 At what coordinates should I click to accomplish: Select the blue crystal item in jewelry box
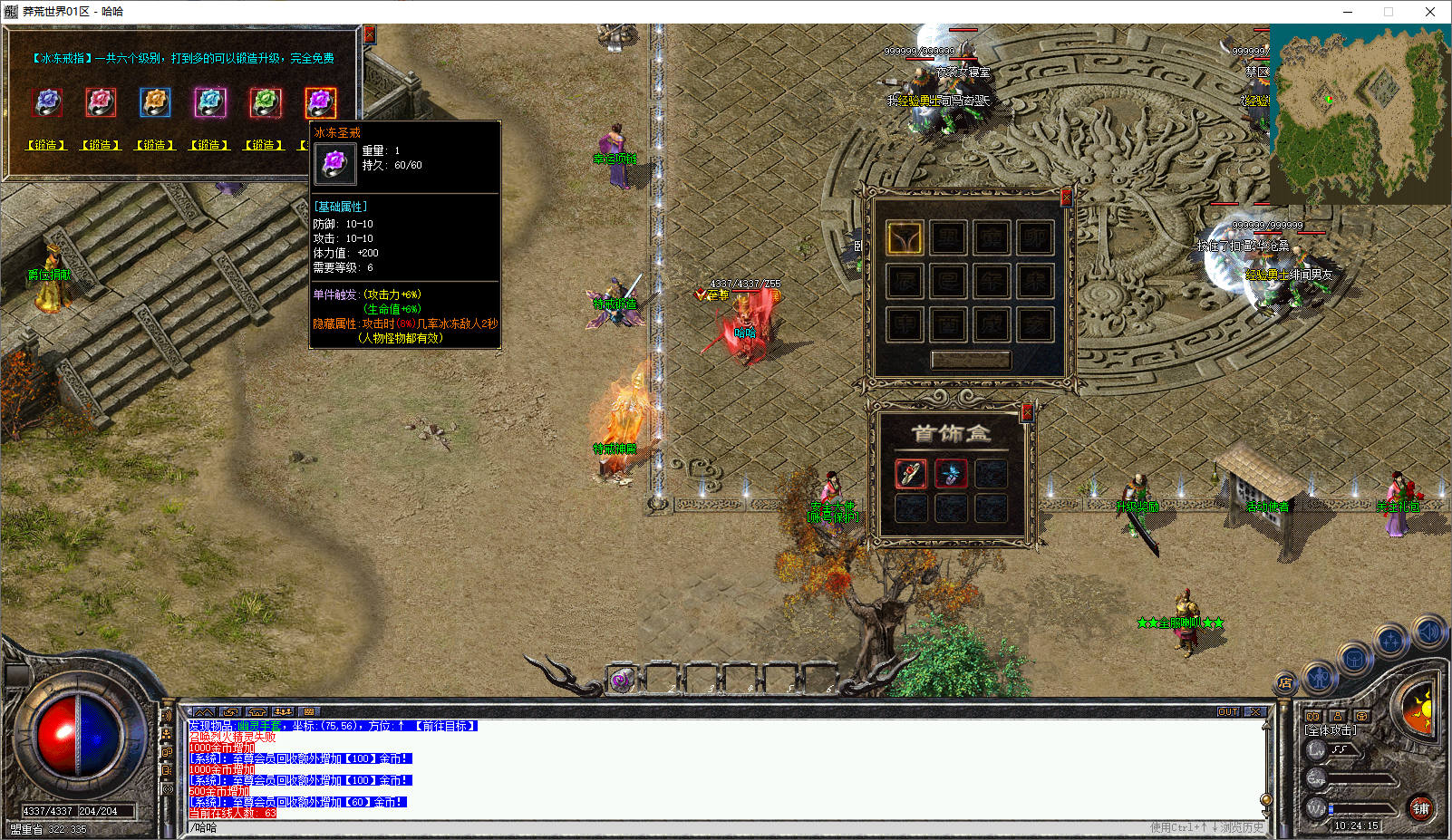pyautogui.click(x=951, y=473)
